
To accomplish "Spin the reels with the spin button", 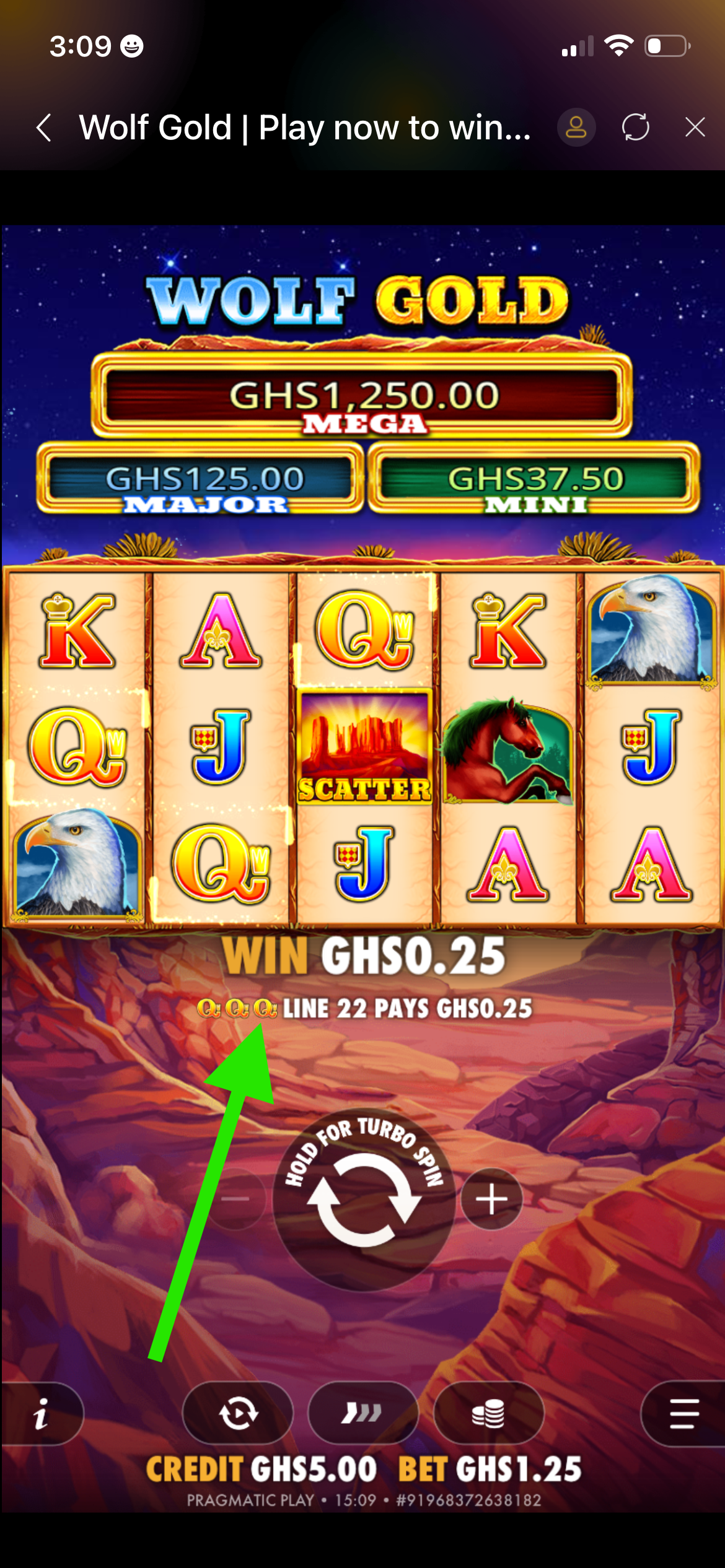I will tap(364, 1200).
